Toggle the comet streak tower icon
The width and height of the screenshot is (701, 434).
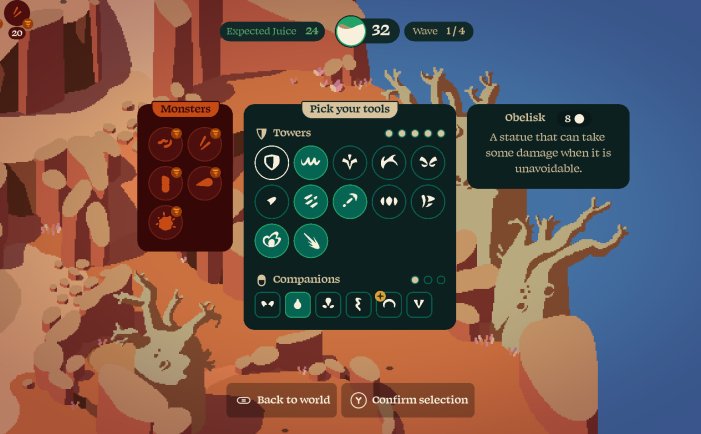311,240
